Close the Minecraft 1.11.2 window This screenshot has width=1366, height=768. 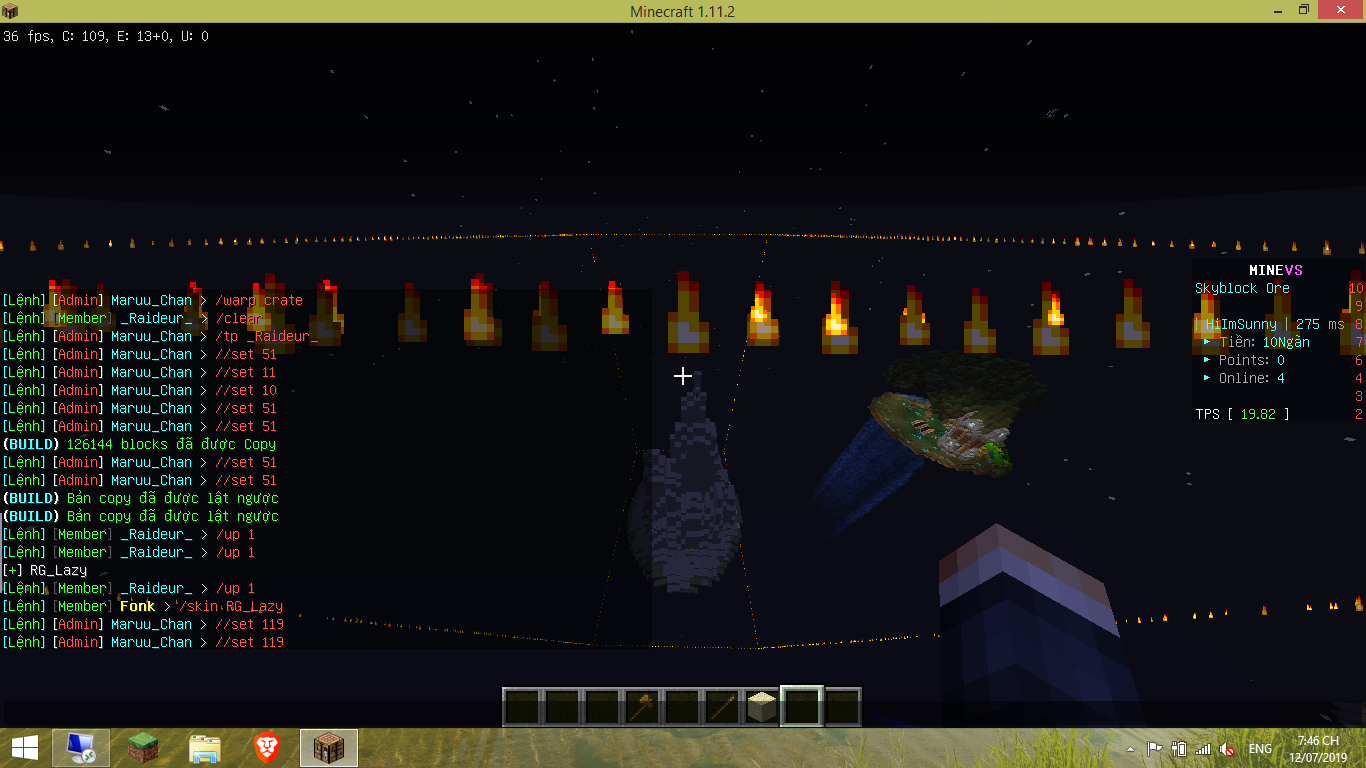pyautogui.click(x=1339, y=11)
